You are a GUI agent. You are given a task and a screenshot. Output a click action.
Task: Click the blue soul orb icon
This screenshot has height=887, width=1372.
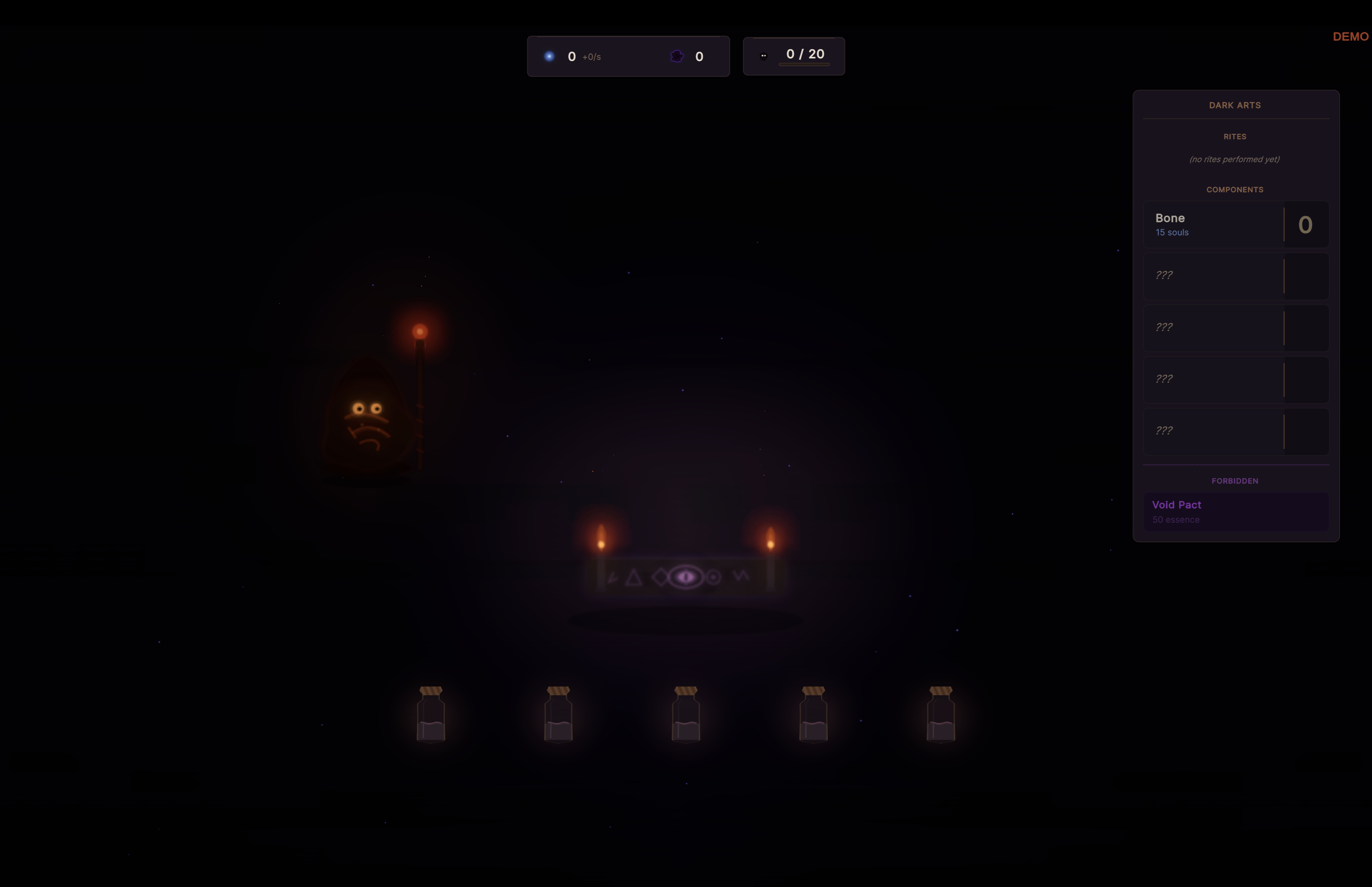tap(550, 56)
